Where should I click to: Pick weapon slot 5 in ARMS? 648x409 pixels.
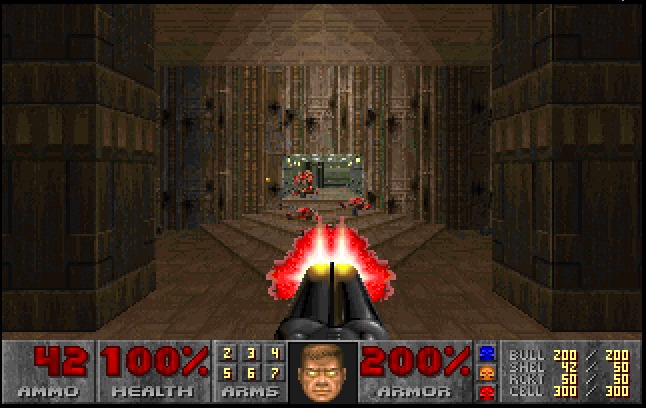point(227,372)
